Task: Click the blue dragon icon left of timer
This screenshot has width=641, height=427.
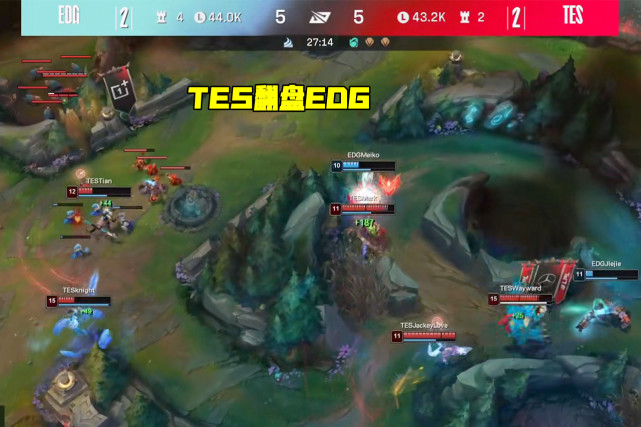Action: point(289,43)
